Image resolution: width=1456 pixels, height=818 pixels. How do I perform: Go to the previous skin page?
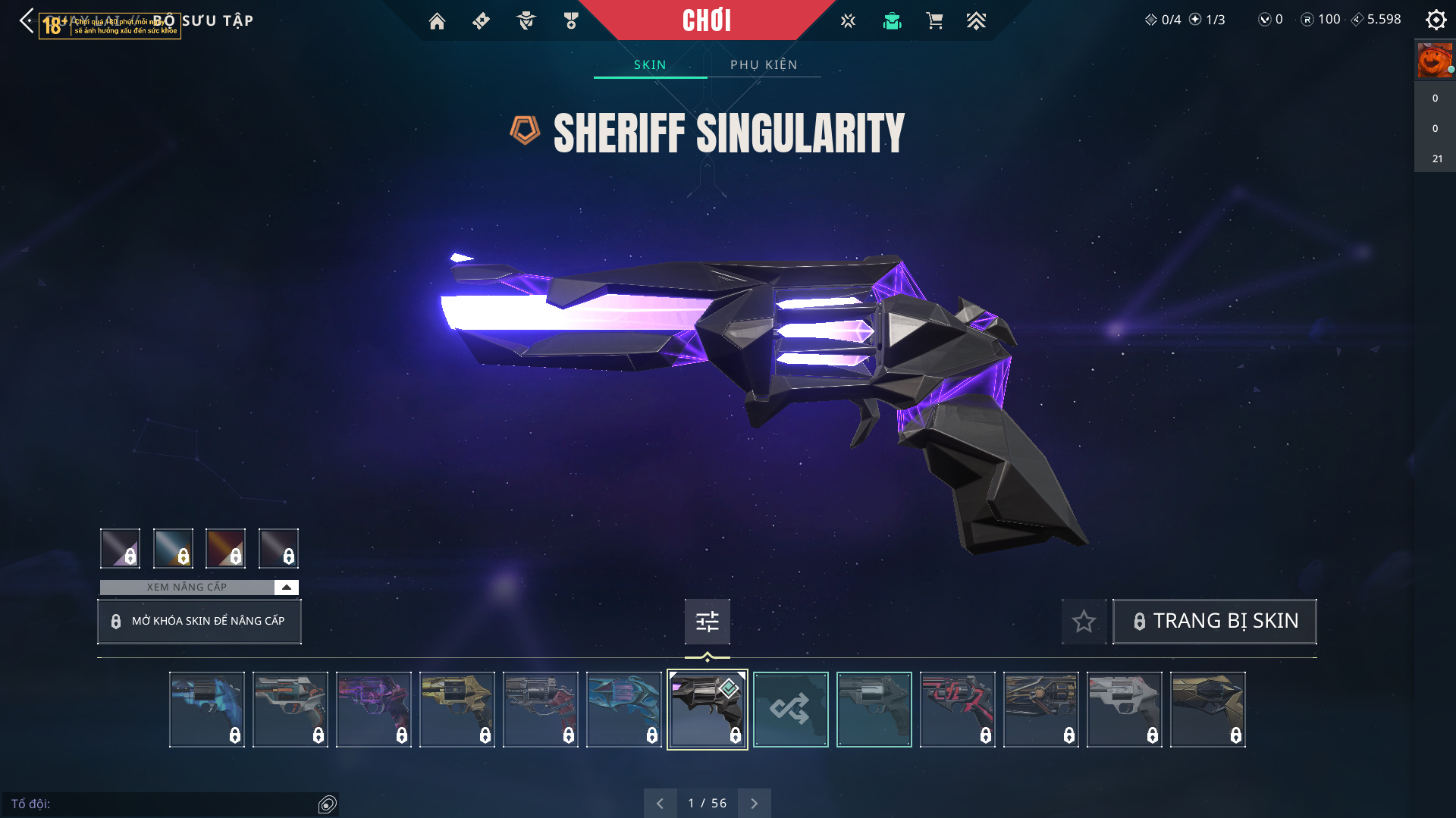point(660,803)
